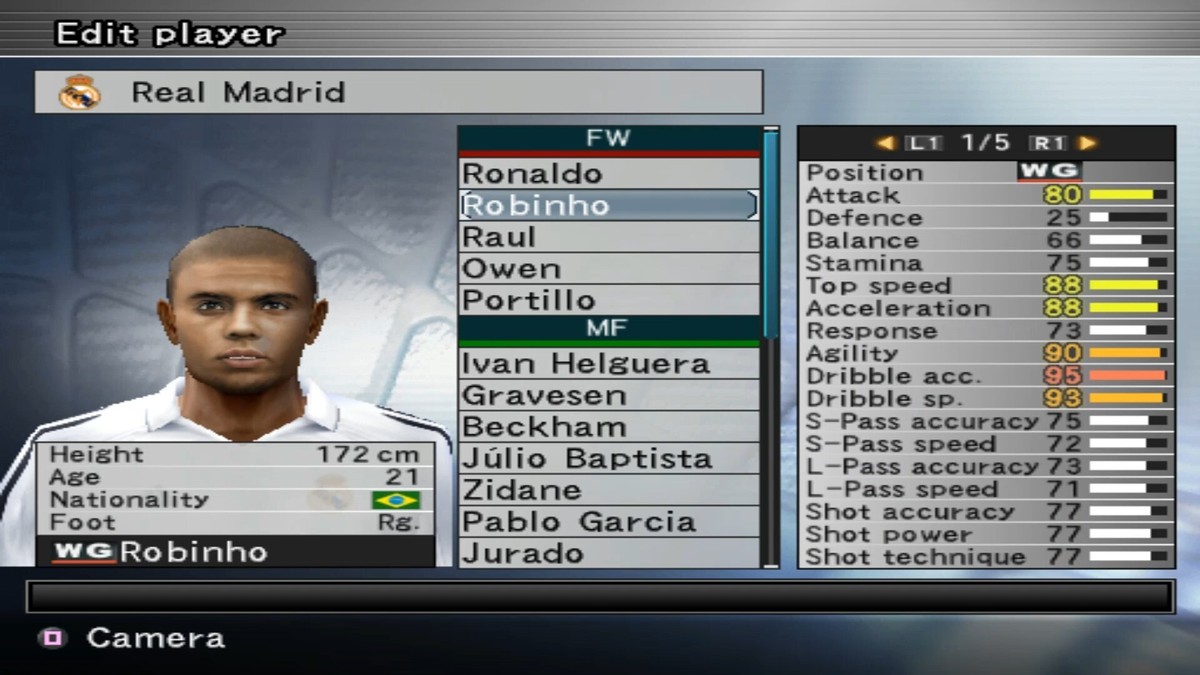Screen dimensions: 1200x675
Task: Select Gravesen in the MF list
Action: tap(608, 395)
